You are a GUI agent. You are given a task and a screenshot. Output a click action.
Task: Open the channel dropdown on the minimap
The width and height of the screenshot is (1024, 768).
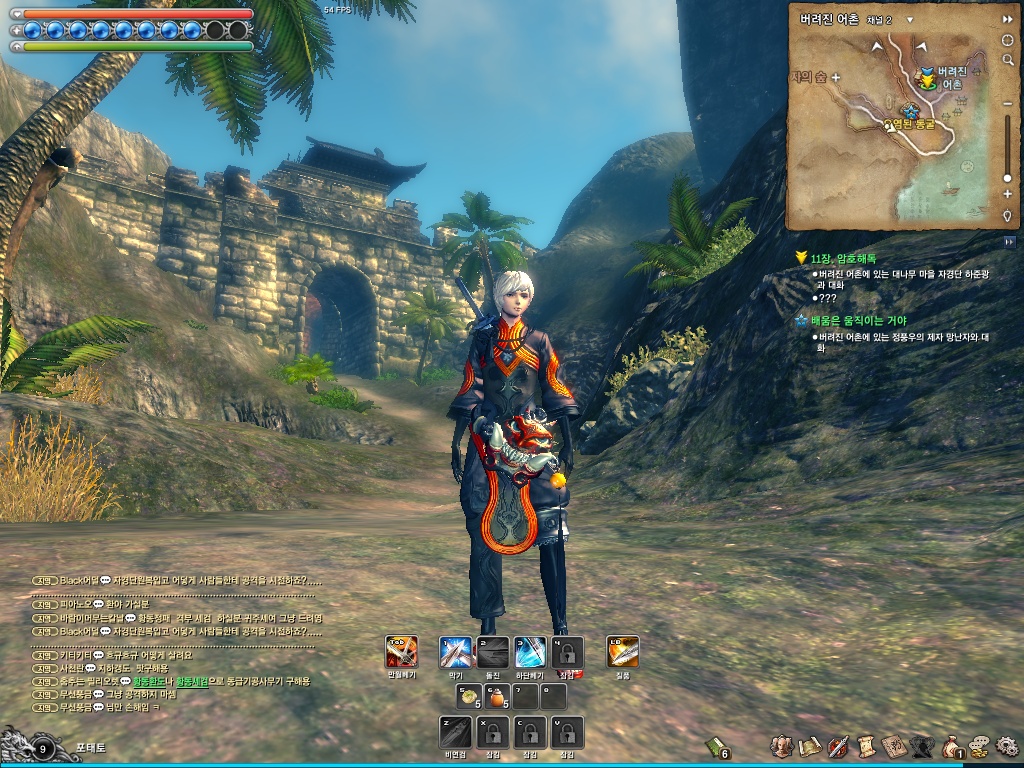tap(910, 19)
